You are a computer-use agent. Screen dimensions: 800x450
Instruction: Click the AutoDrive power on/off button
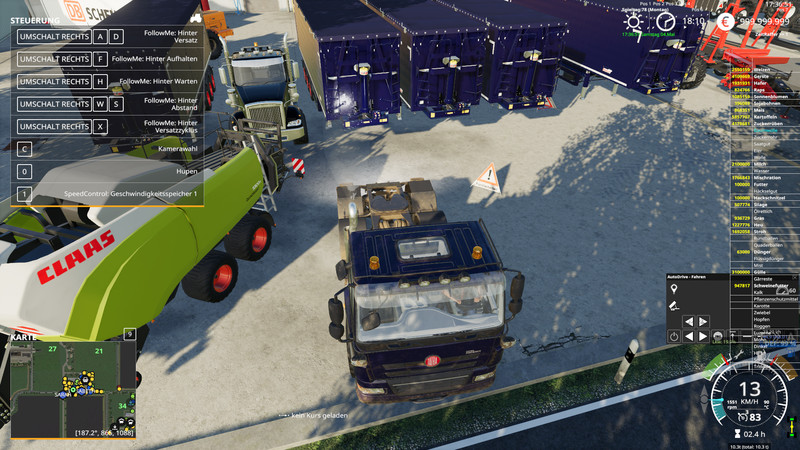coord(674,337)
